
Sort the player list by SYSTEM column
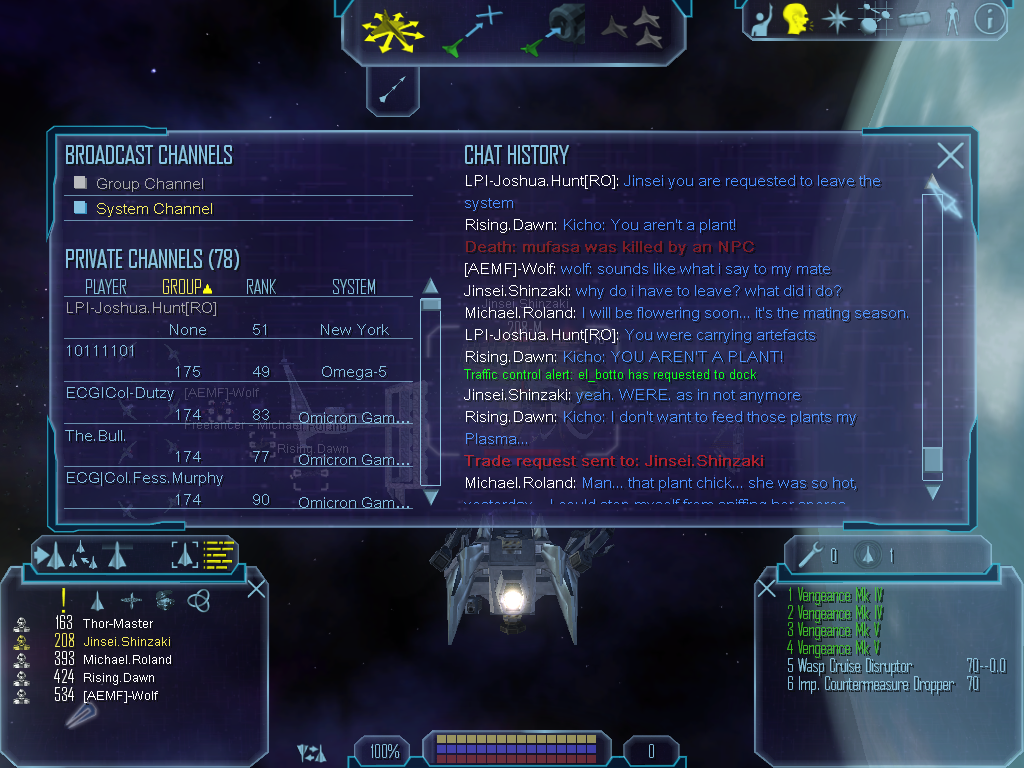[x=354, y=287]
